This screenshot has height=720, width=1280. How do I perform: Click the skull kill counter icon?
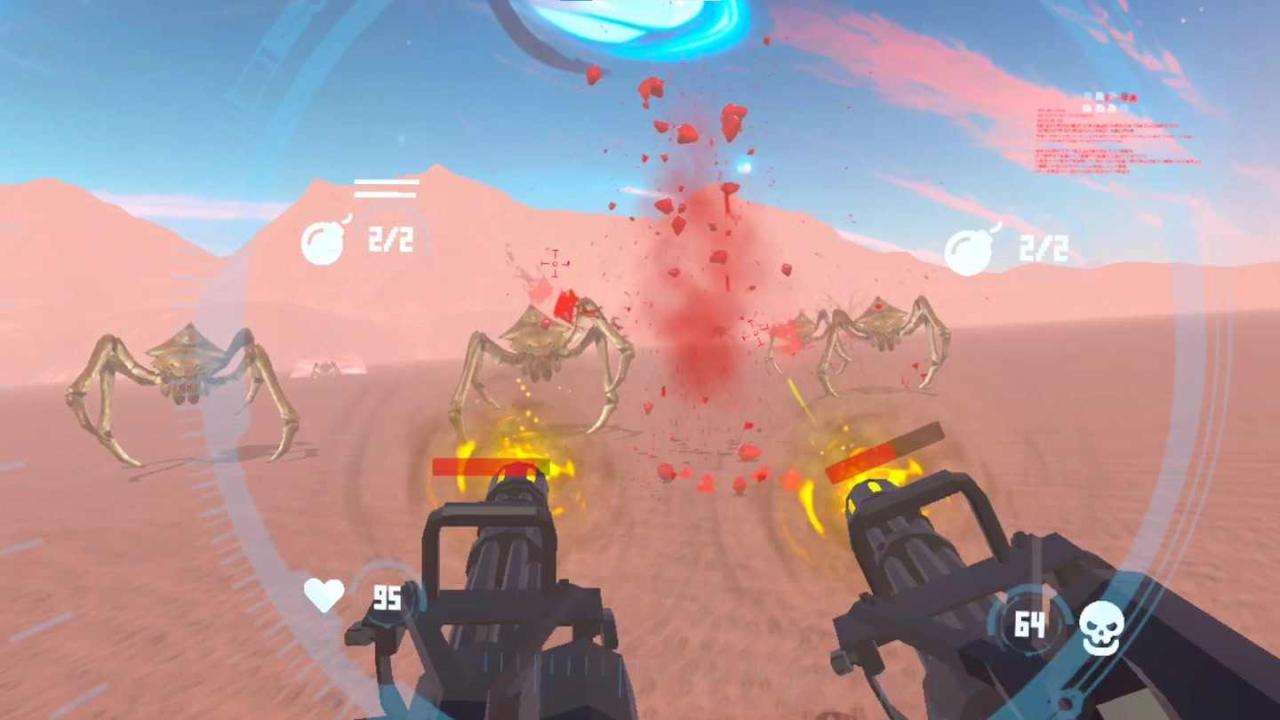tap(1101, 627)
